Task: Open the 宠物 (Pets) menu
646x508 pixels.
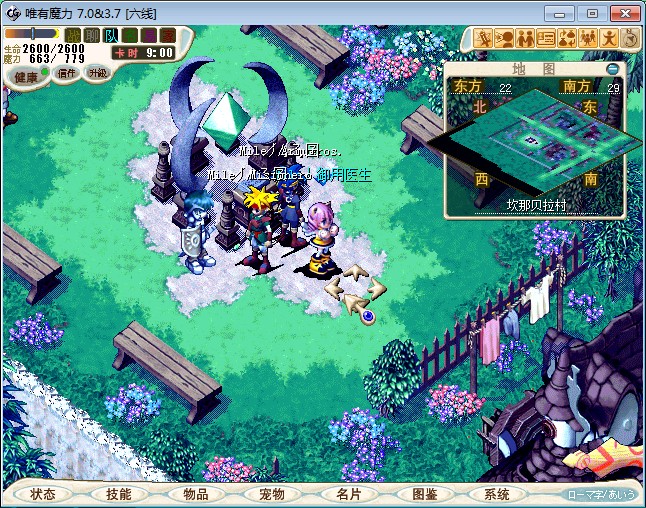Action: point(271,494)
